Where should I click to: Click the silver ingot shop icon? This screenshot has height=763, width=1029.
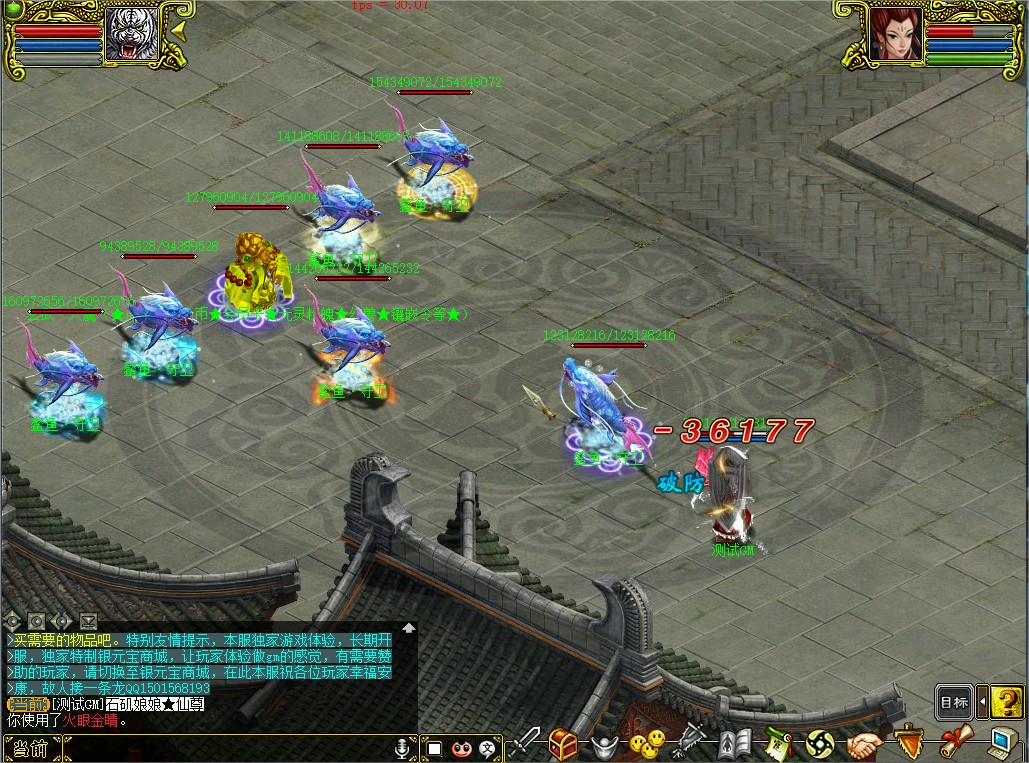[x=604, y=745]
